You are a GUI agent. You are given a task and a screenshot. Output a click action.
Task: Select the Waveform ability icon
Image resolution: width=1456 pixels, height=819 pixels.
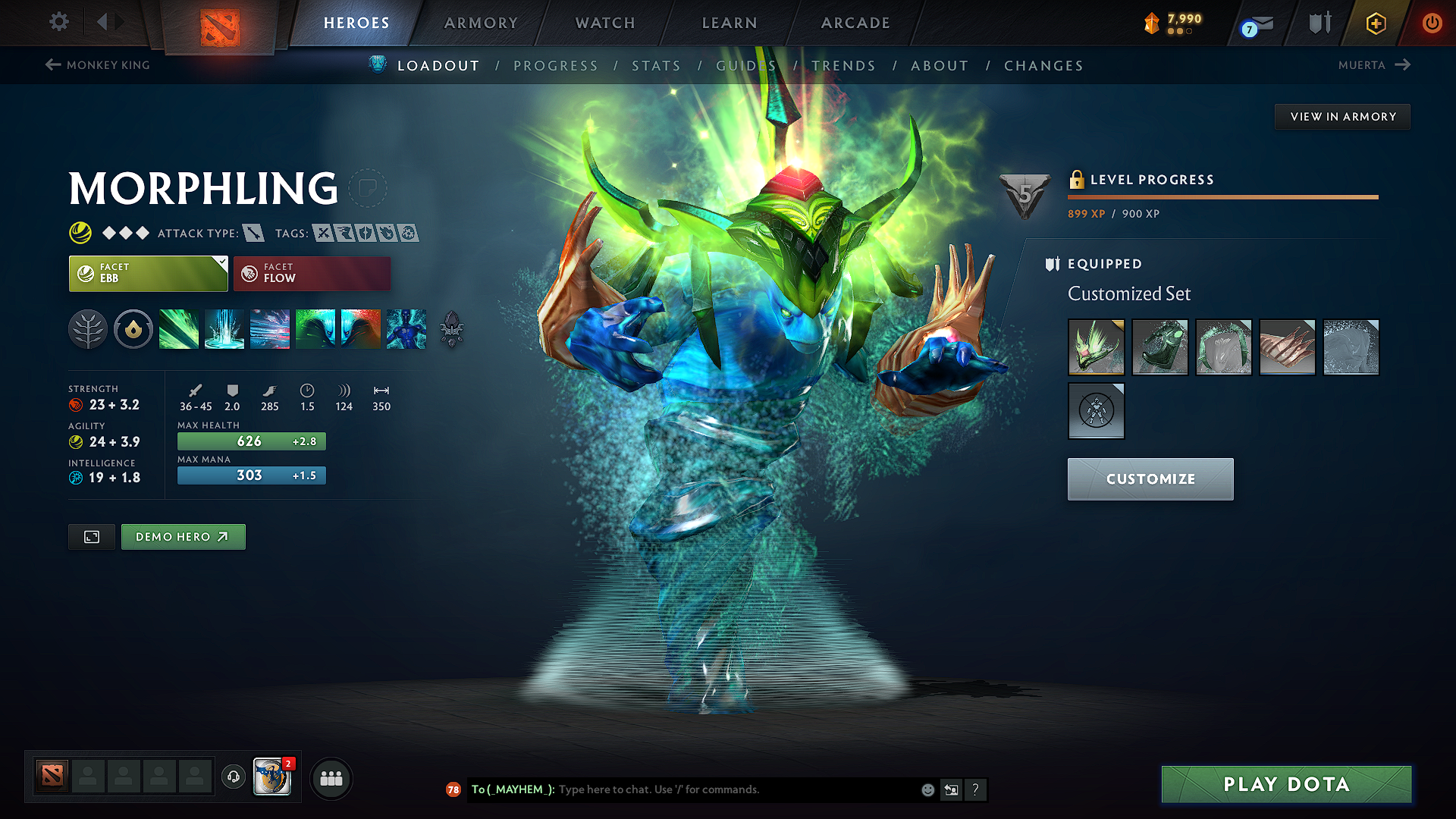coord(179,329)
